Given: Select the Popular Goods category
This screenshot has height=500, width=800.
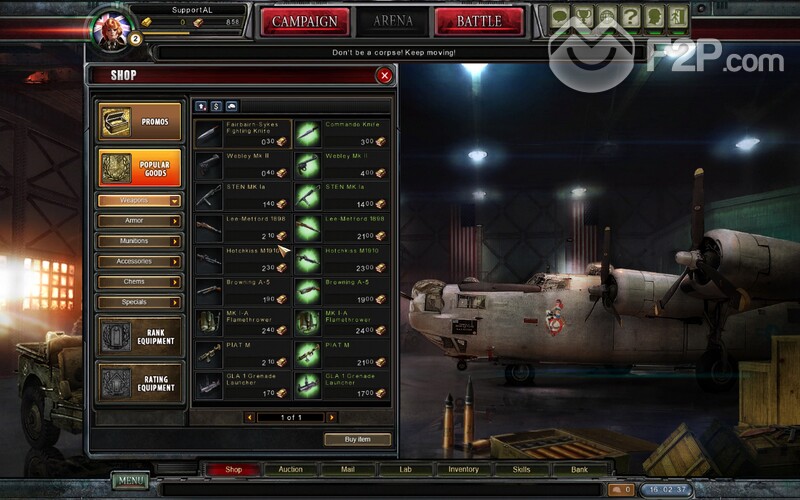Looking at the screenshot, I should (140, 167).
